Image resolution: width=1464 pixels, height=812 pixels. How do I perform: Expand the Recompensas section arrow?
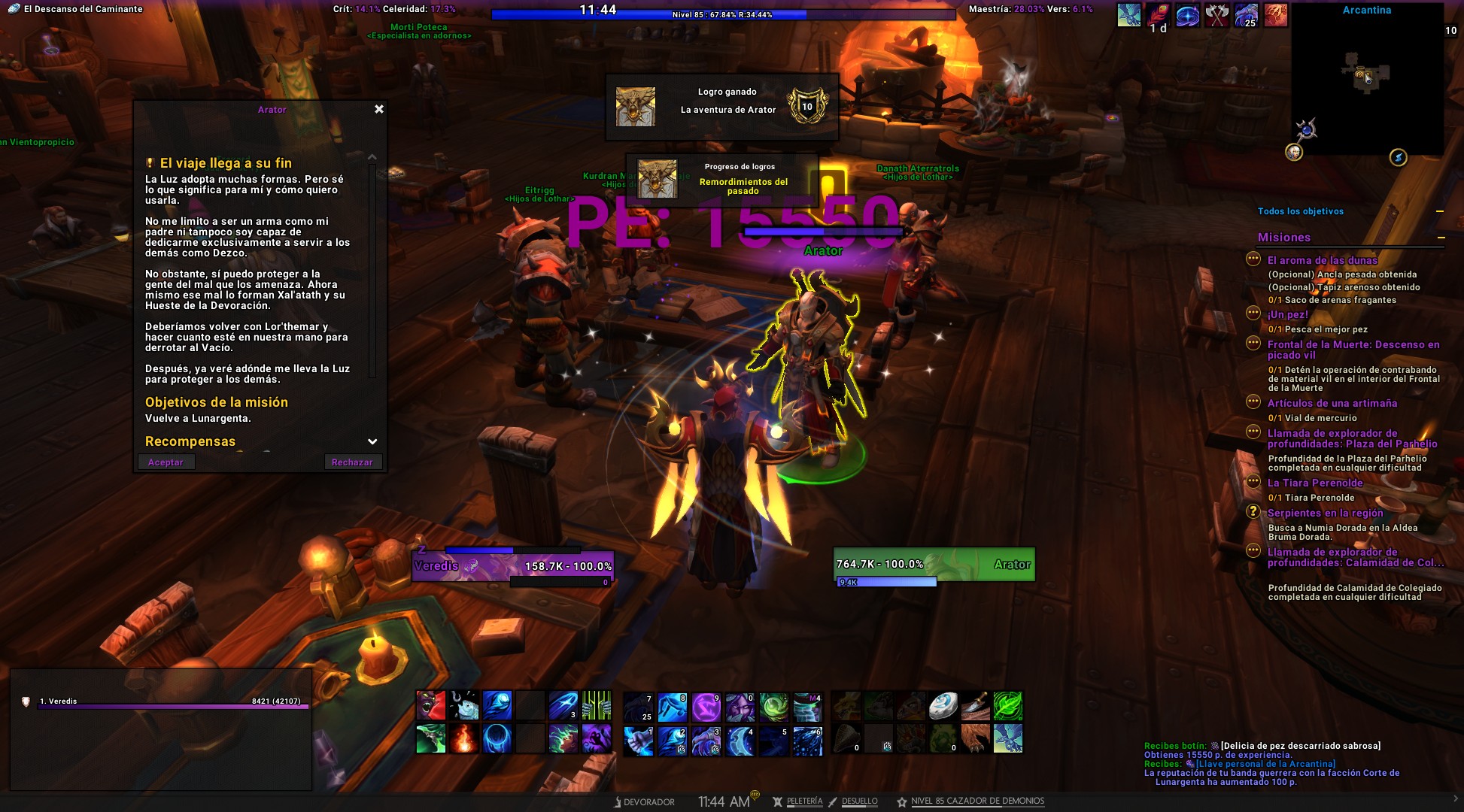click(x=372, y=441)
